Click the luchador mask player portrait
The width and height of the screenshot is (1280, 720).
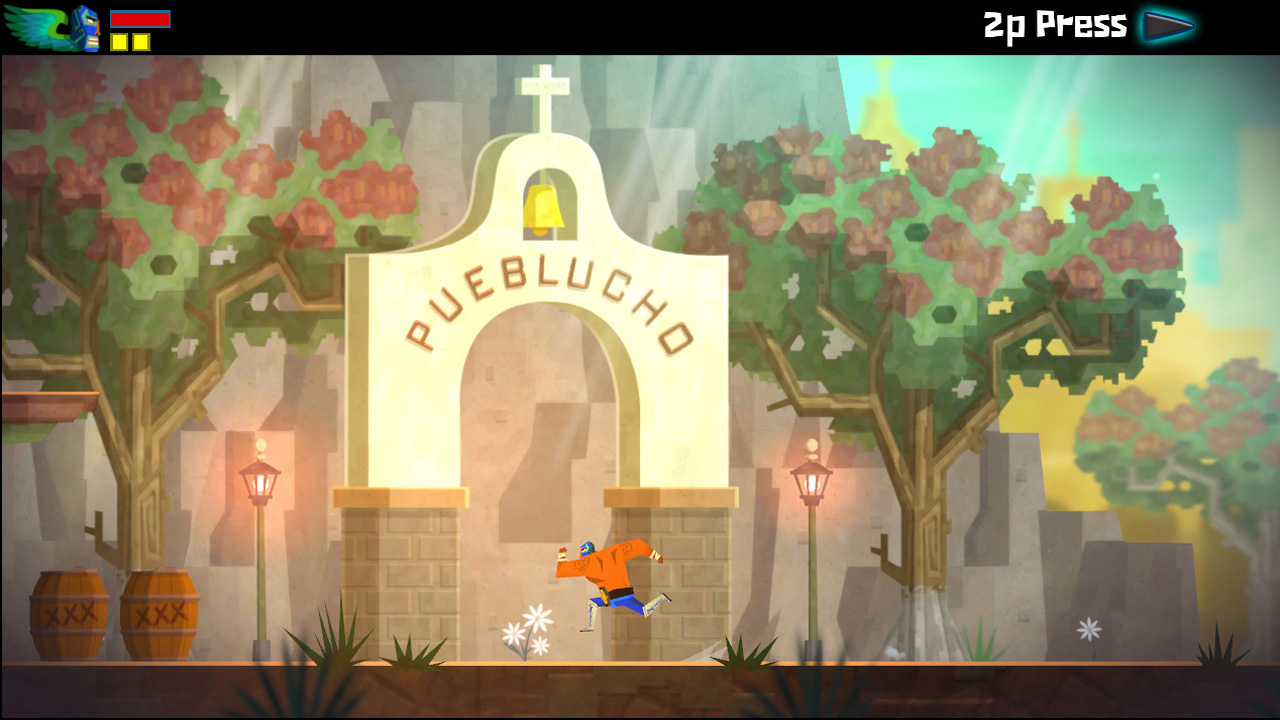click(86, 29)
